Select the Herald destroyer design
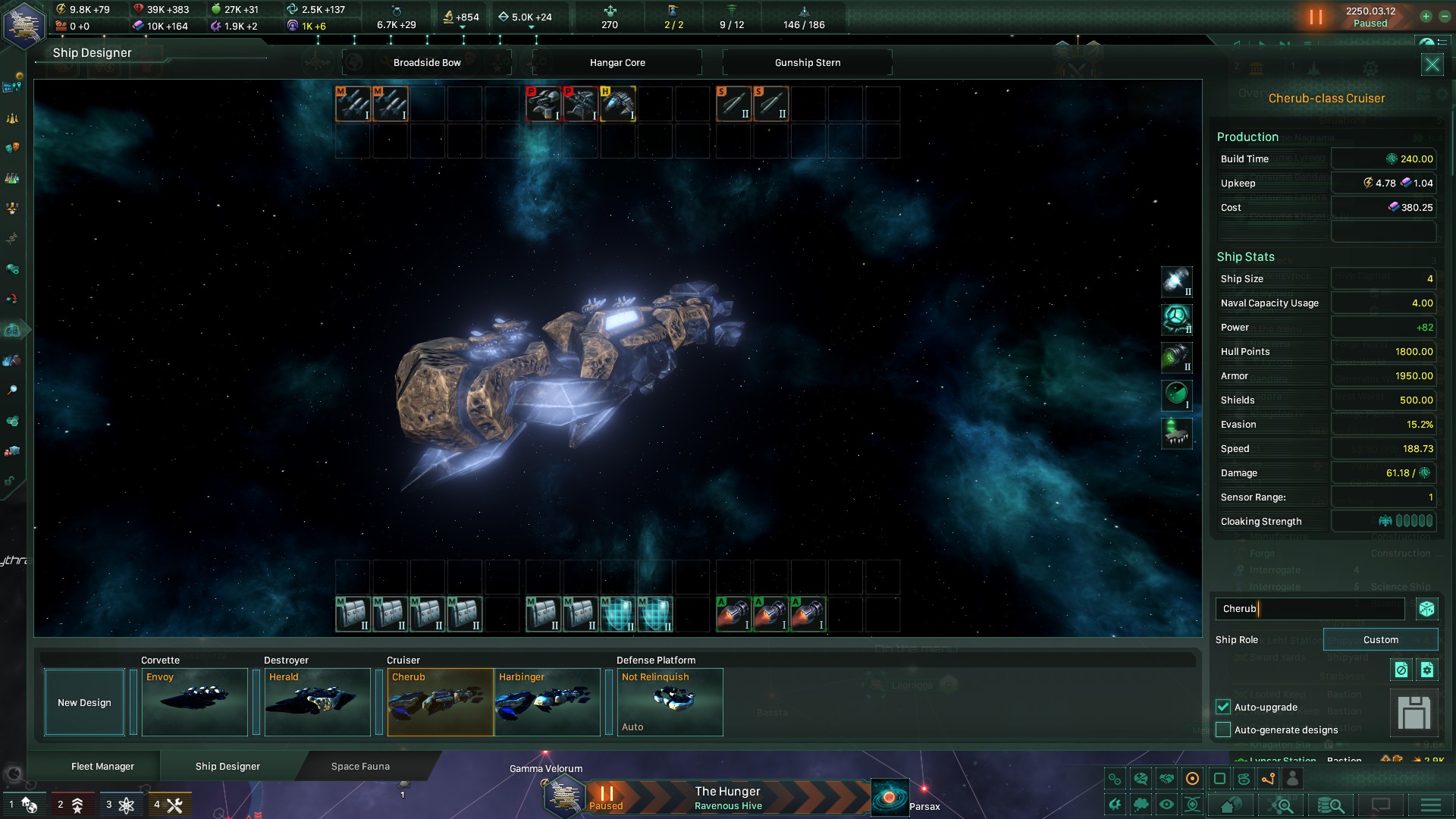Viewport: 1456px width, 819px height. pos(317,701)
